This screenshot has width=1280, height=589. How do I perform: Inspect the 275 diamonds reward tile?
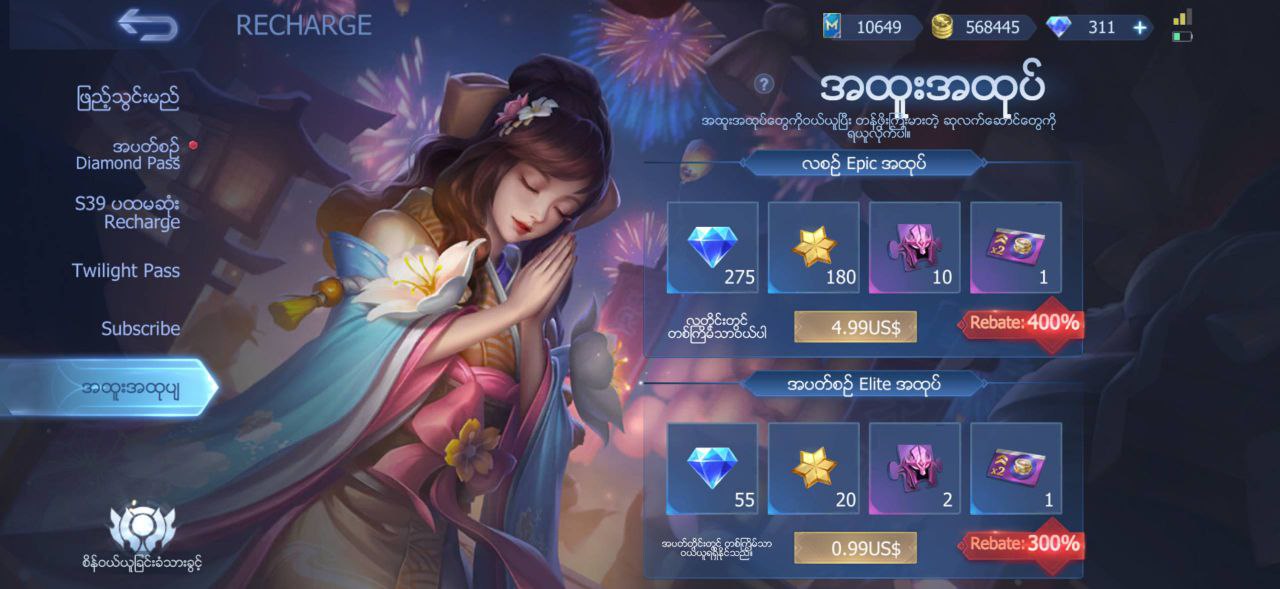713,248
